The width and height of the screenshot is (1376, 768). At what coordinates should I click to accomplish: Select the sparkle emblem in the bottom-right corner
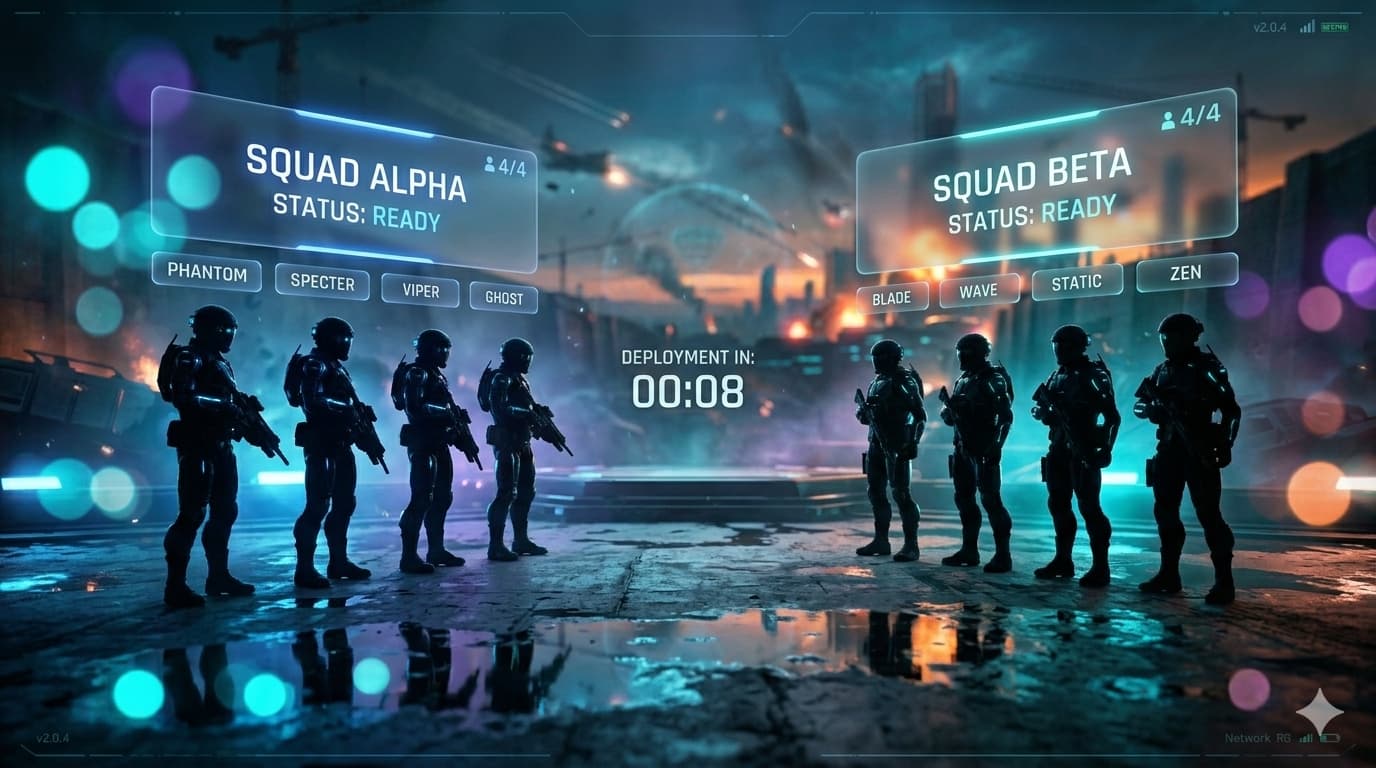coord(1319,712)
